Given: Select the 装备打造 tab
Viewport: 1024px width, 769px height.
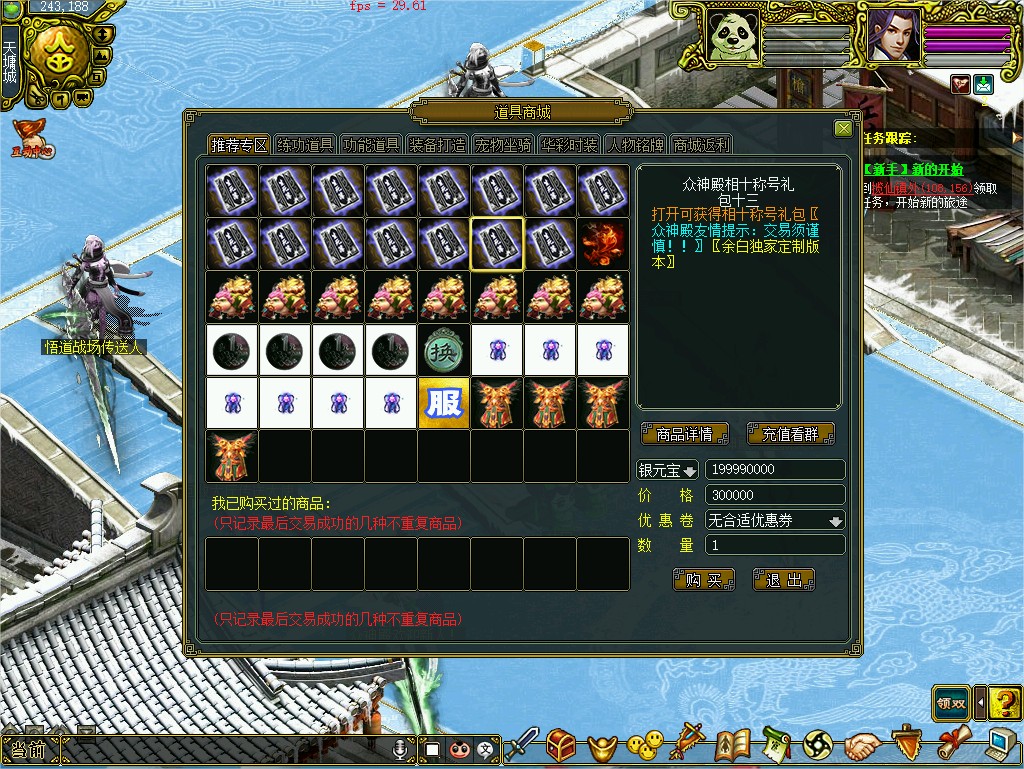Looking at the screenshot, I should click(x=437, y=145).
